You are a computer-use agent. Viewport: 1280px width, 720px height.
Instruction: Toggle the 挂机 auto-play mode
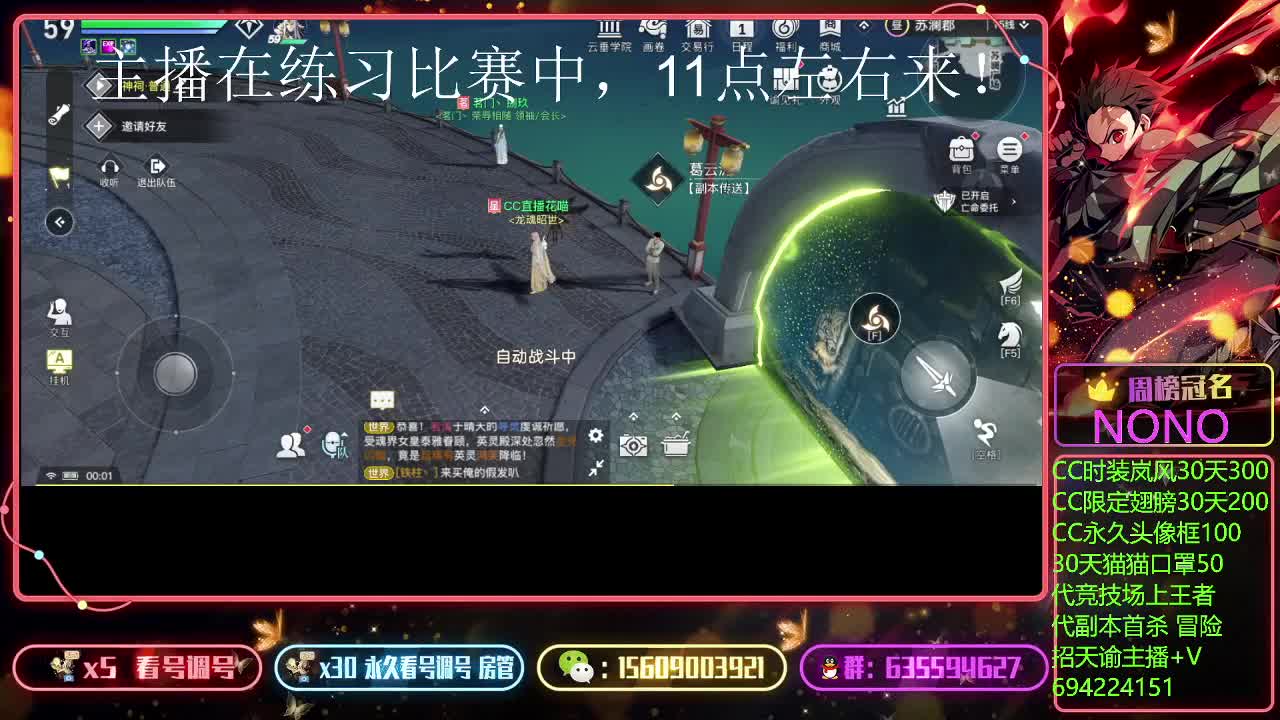click(60, 360)
